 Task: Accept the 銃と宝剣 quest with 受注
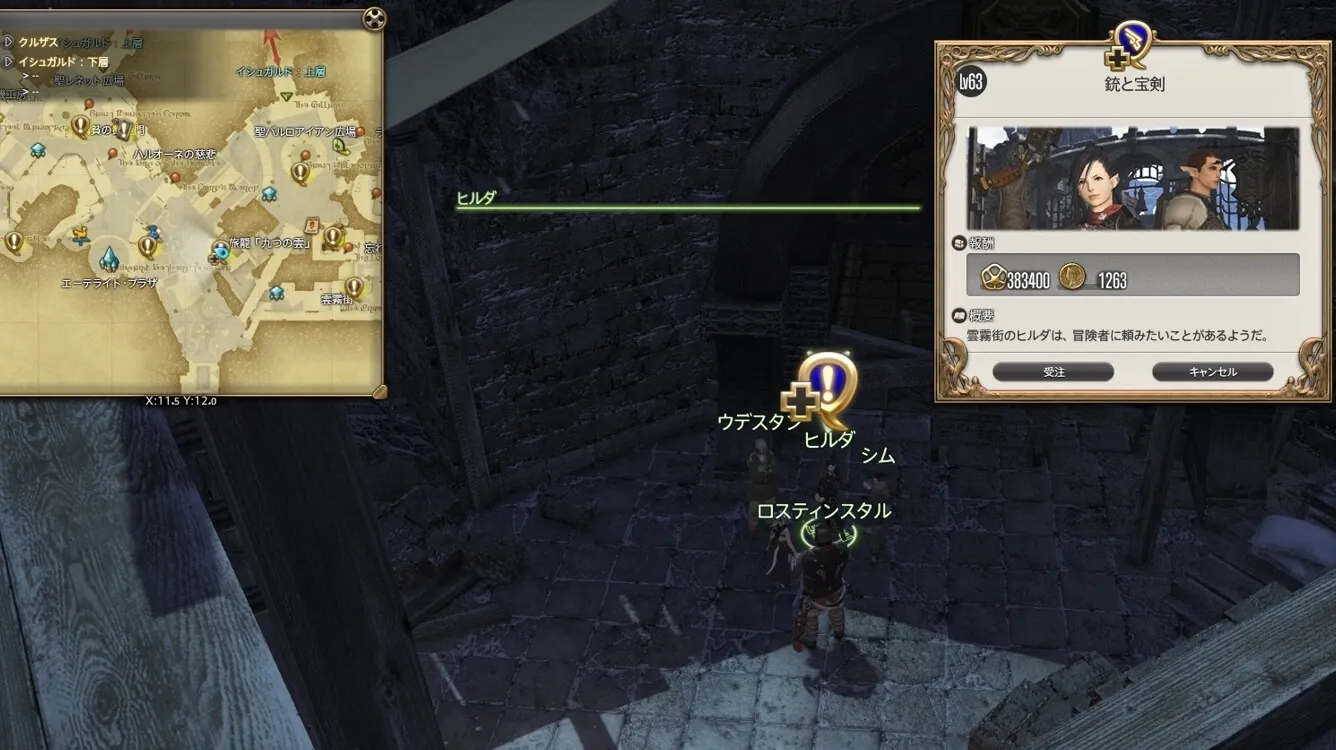point(1053,372)
